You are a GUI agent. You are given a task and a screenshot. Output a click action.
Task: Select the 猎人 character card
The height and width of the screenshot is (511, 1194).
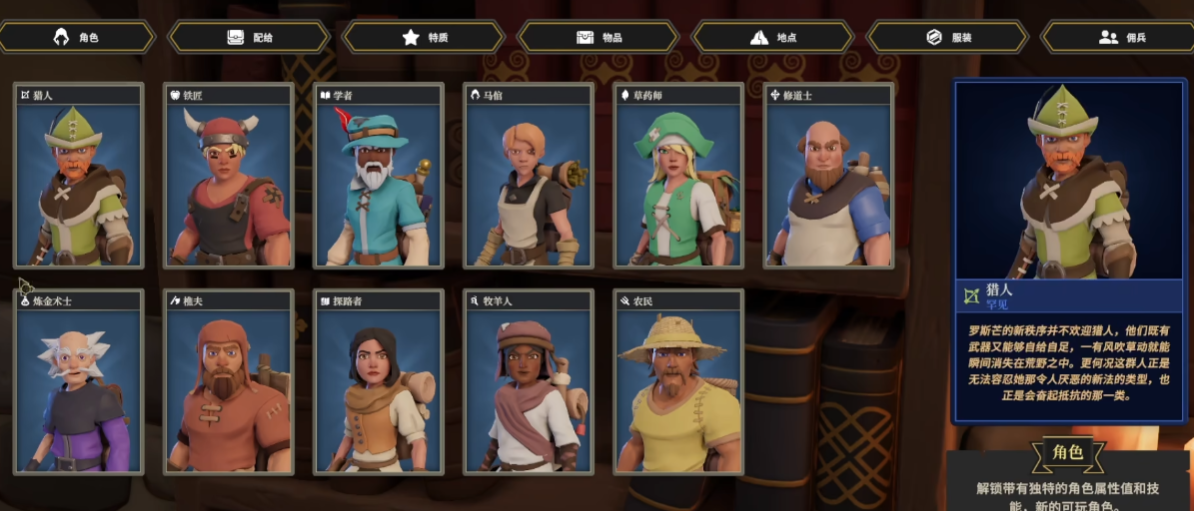click(79, 178)
